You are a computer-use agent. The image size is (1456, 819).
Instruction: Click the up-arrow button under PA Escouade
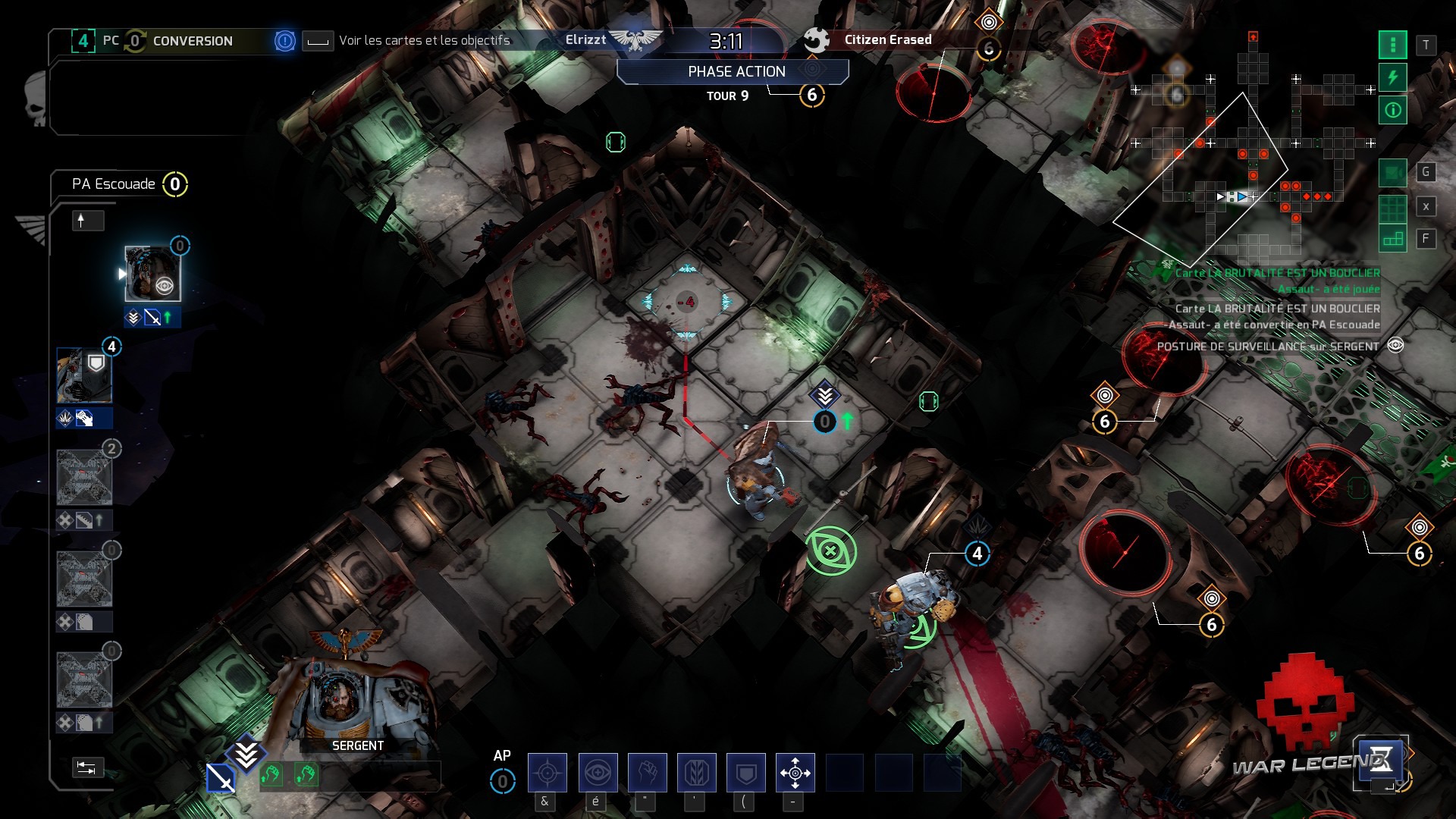tap(87, 221)
